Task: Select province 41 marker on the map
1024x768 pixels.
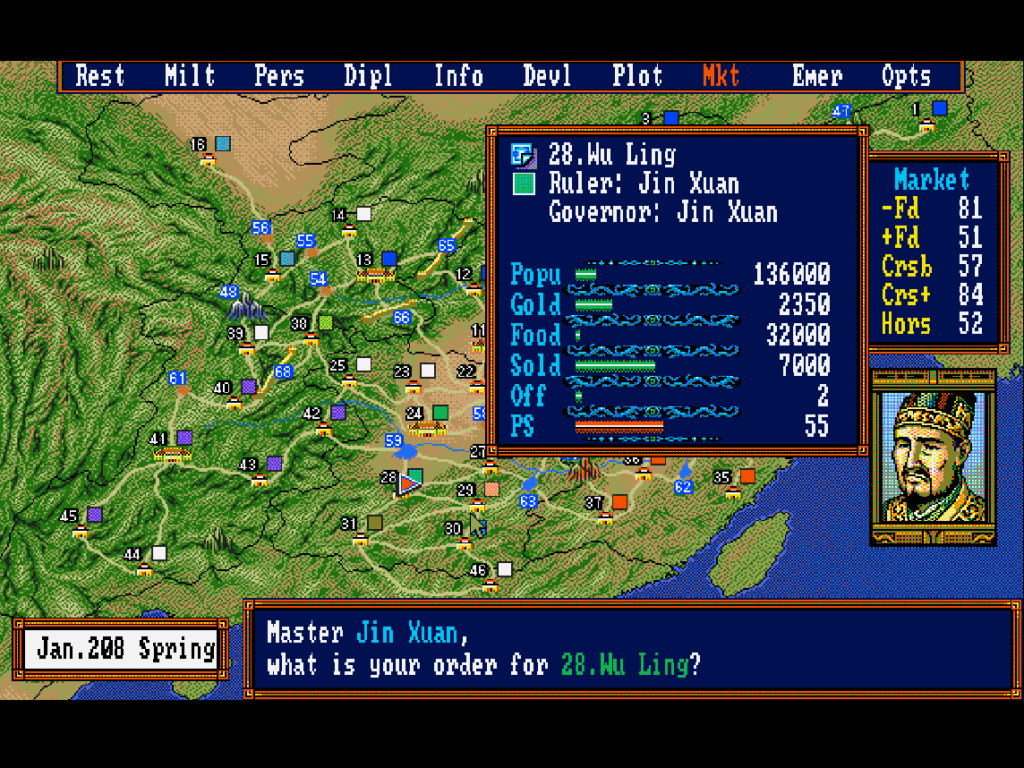Action: coord(184,438)
